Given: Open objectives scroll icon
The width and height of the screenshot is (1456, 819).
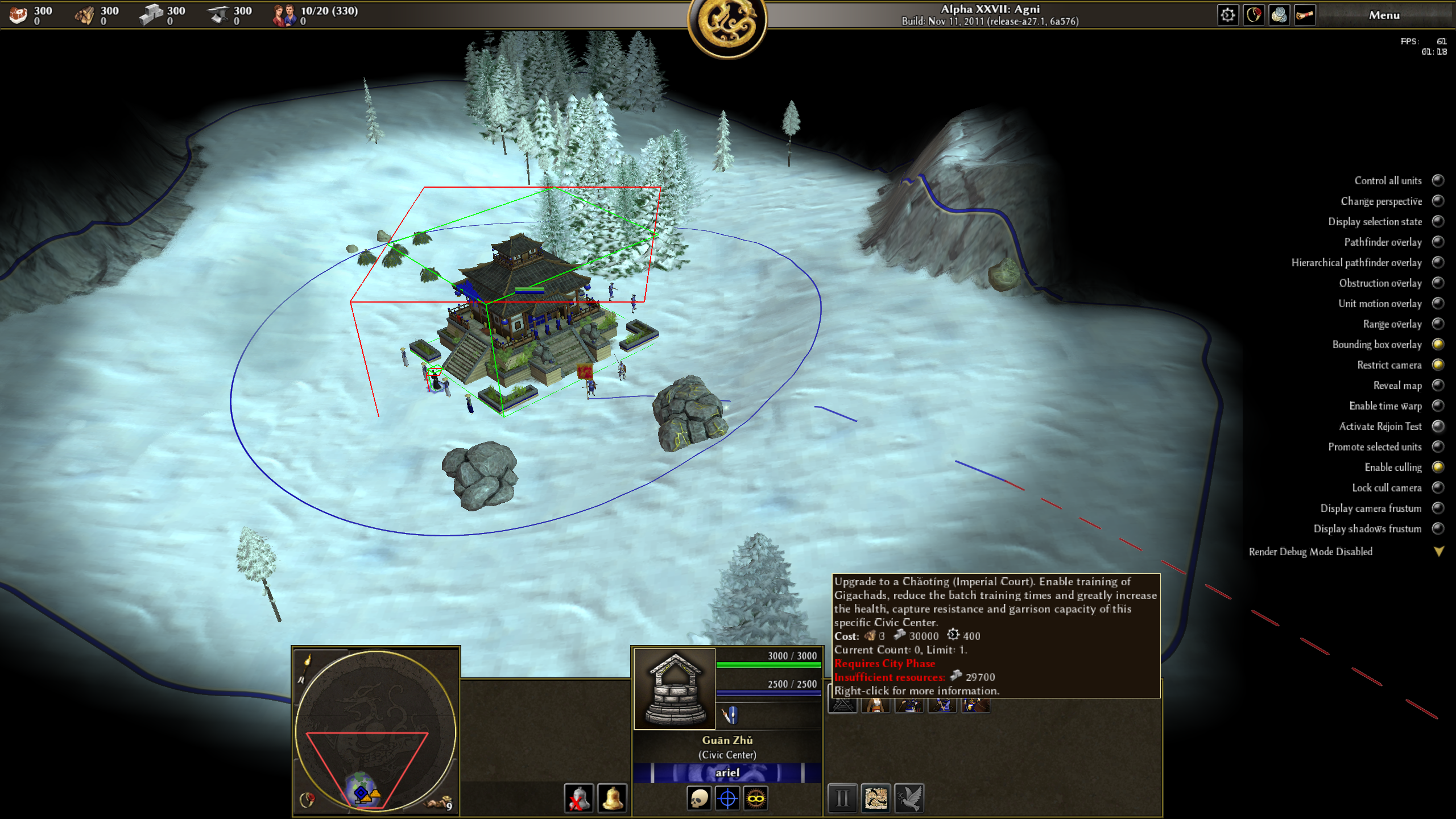Looking at the screenshot, I should (x=1305, y=15).
